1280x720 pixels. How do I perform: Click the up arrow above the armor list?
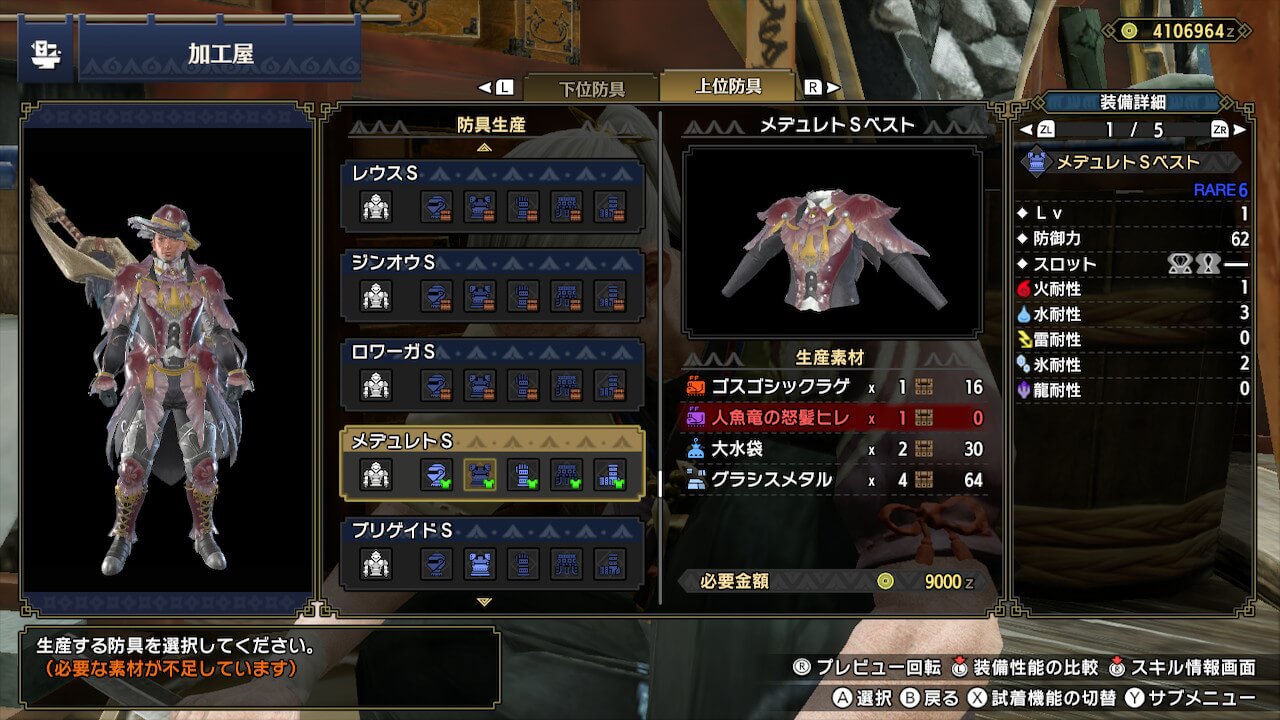click(485, 147)
